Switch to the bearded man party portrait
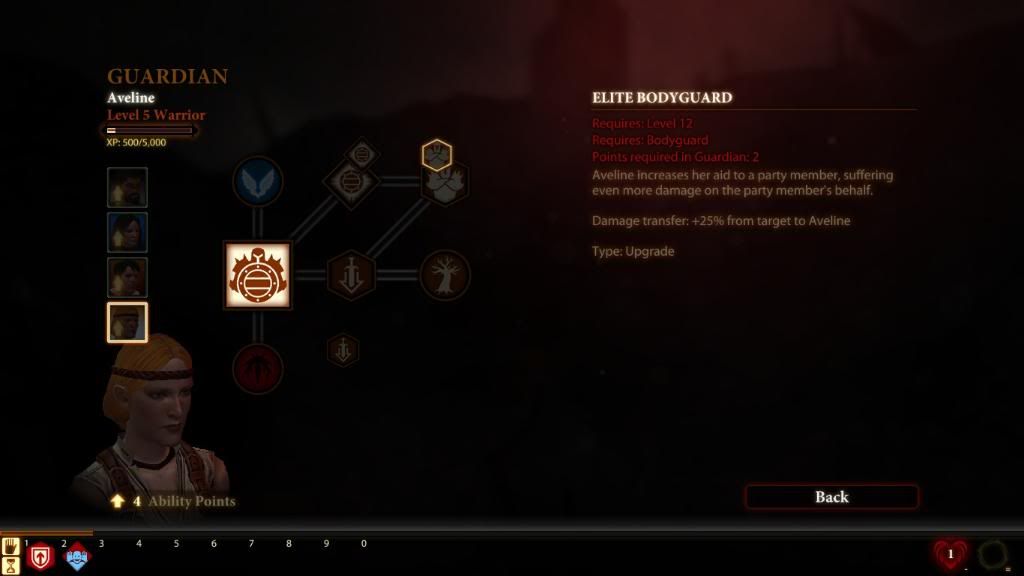1024x576 pixels. [127, 187]
